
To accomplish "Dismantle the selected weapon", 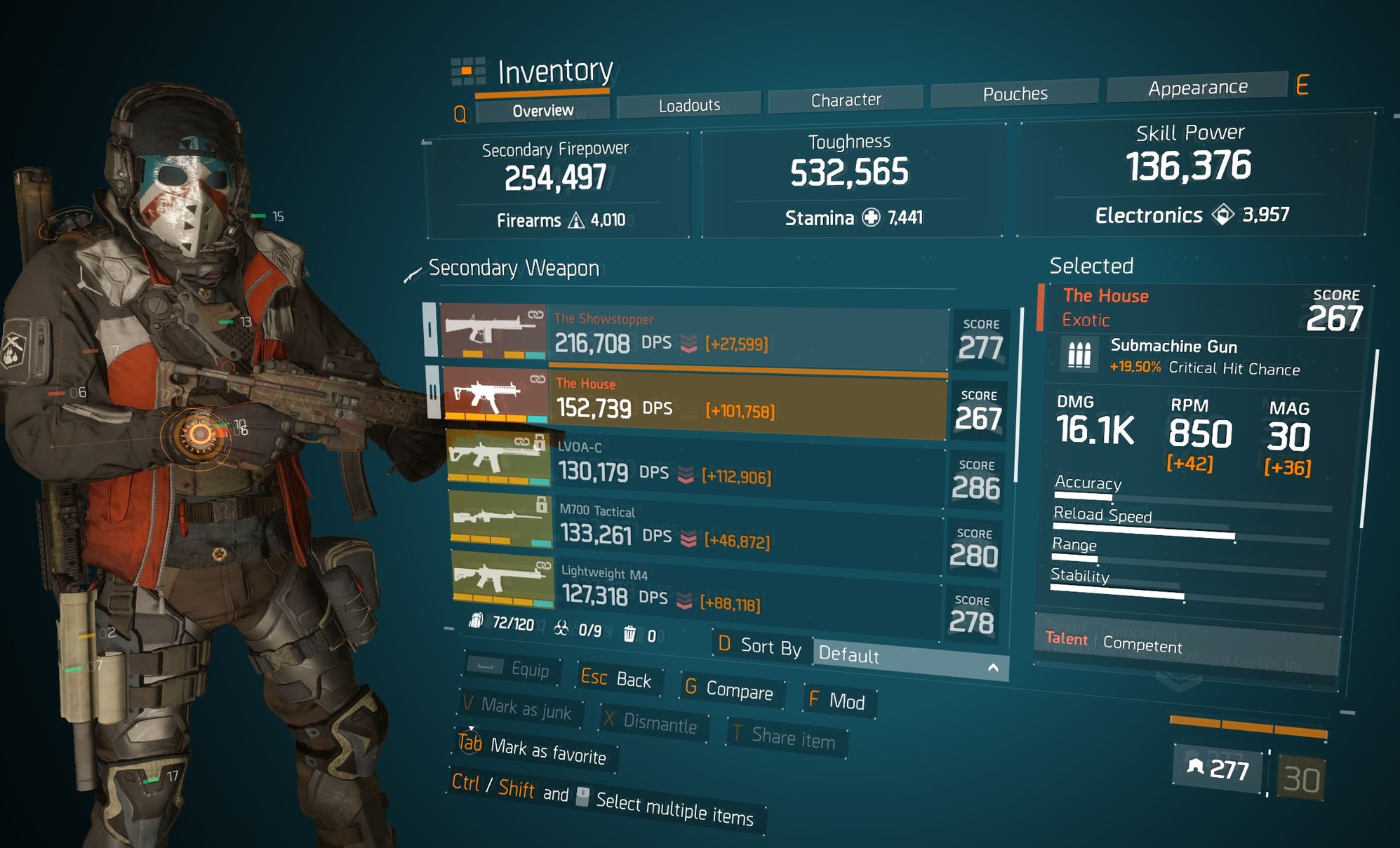I will click(651, 722).
